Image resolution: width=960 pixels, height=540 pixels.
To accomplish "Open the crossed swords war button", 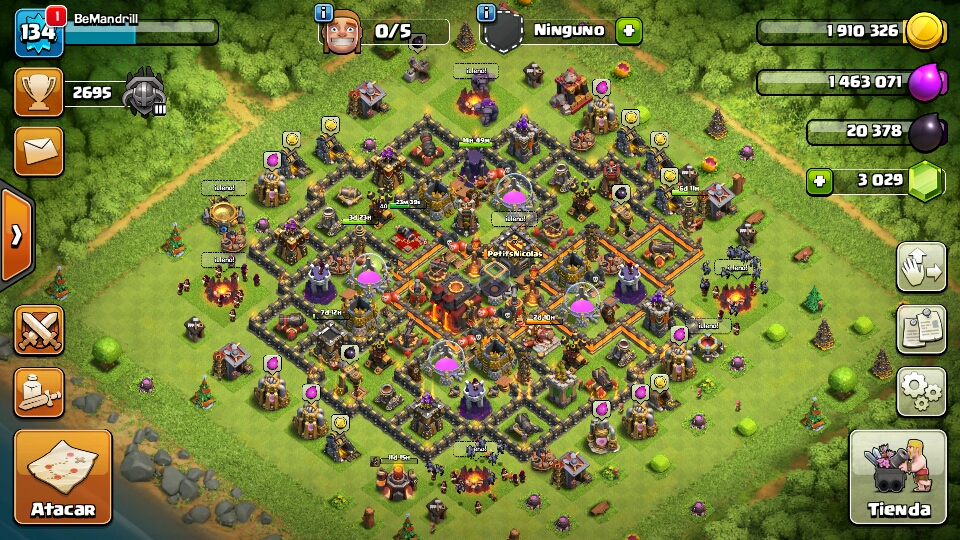I will pos(39,330).
